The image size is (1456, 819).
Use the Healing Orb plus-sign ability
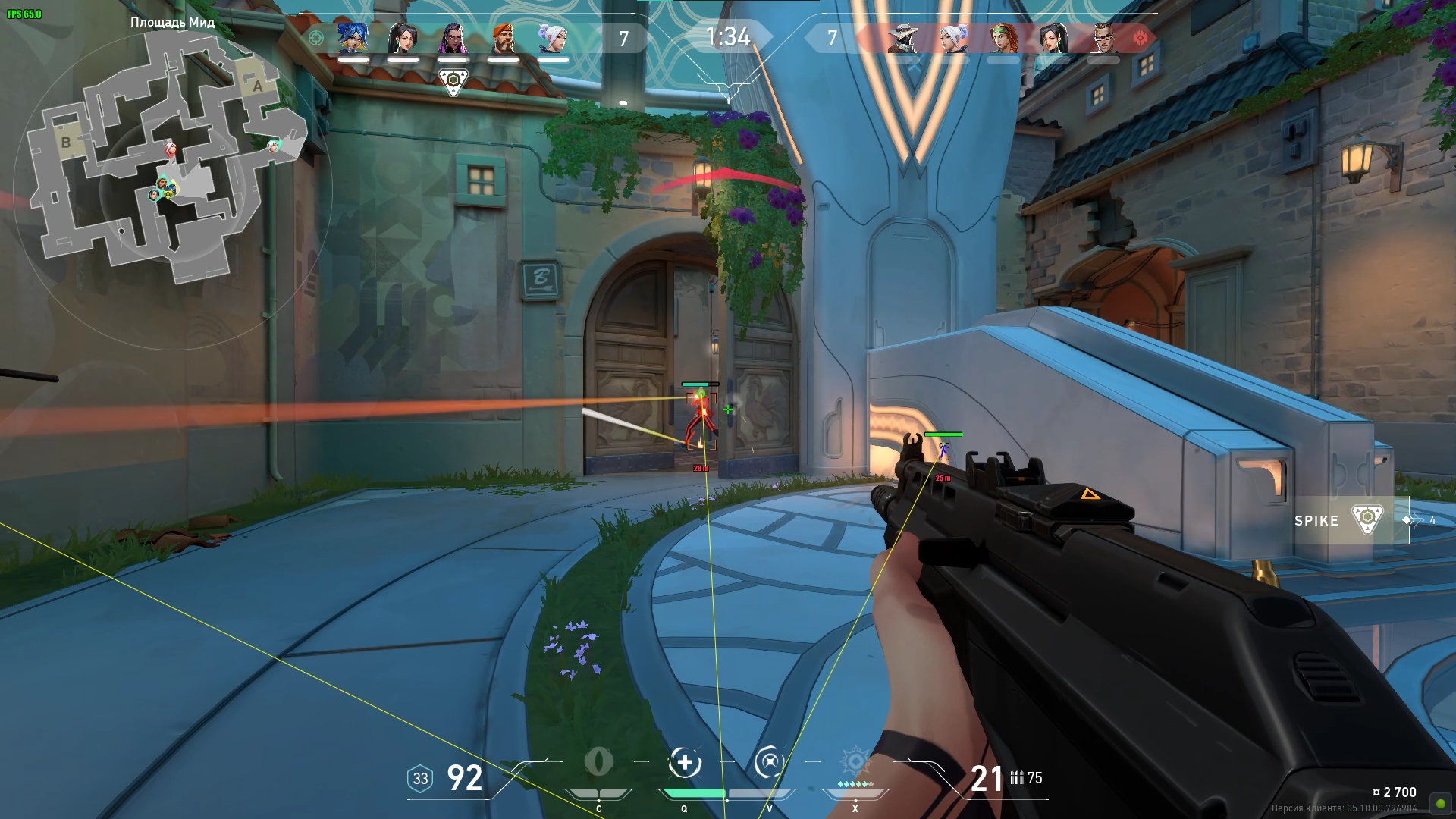point(684,763)
